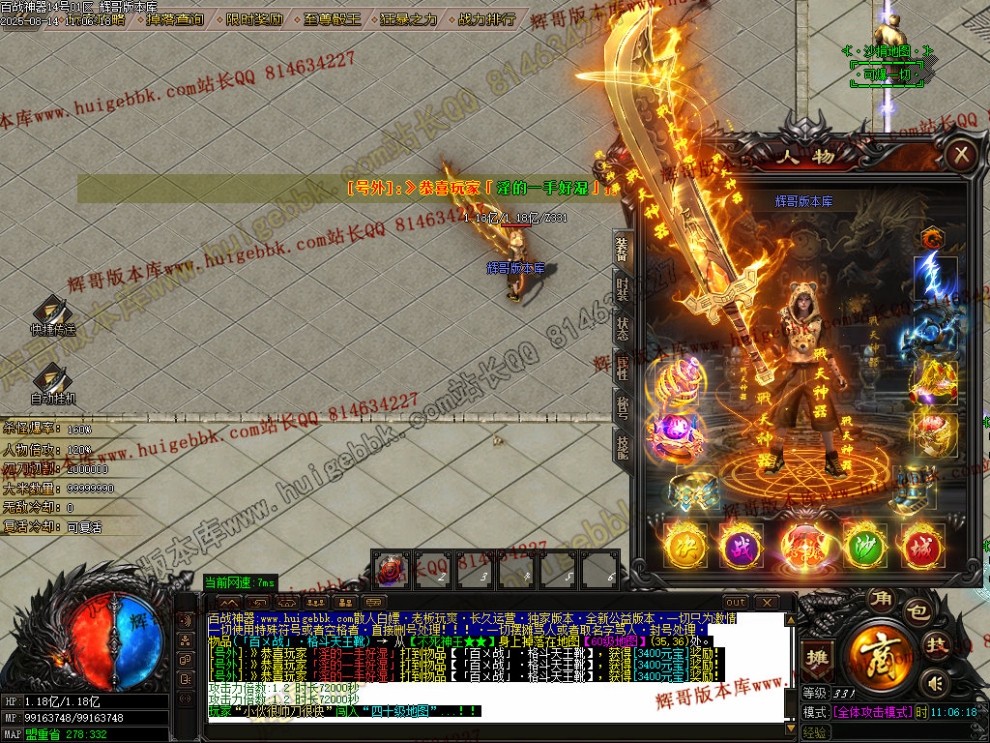This screenshot has width=990, height=743.
Task: Click the 摊 stall button
Action: click(816, 656)
